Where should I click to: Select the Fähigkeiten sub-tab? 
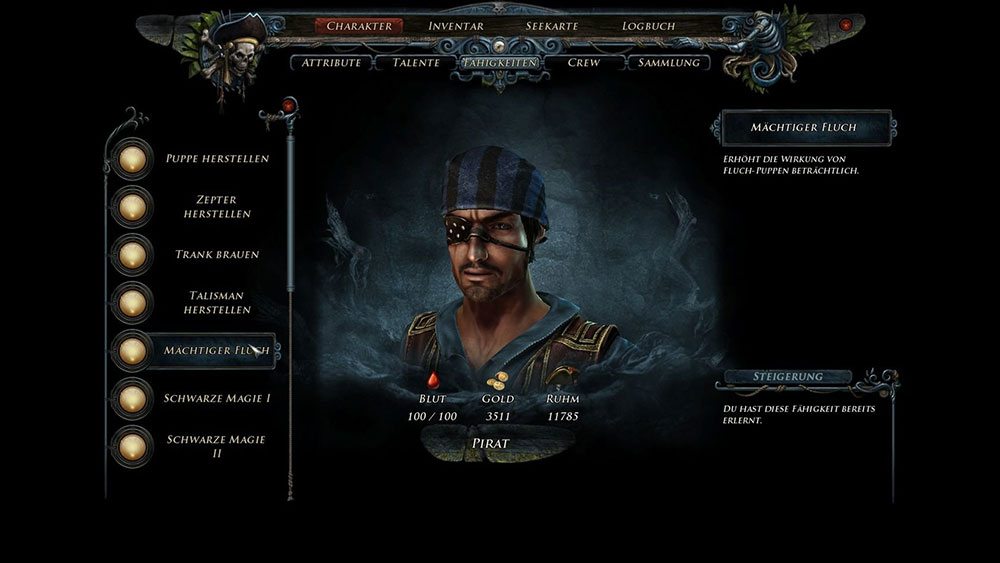pyautogui.click(x=499, y=63)
